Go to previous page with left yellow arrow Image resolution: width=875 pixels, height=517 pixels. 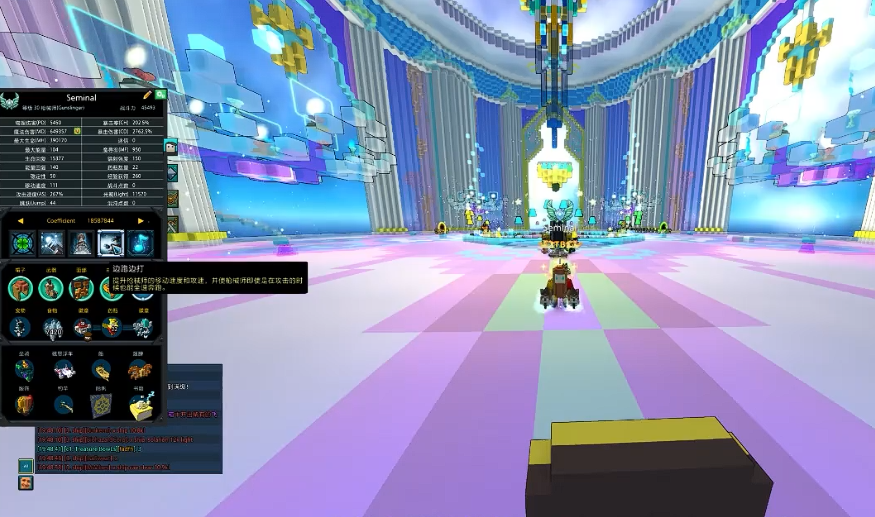pos(21,220)
